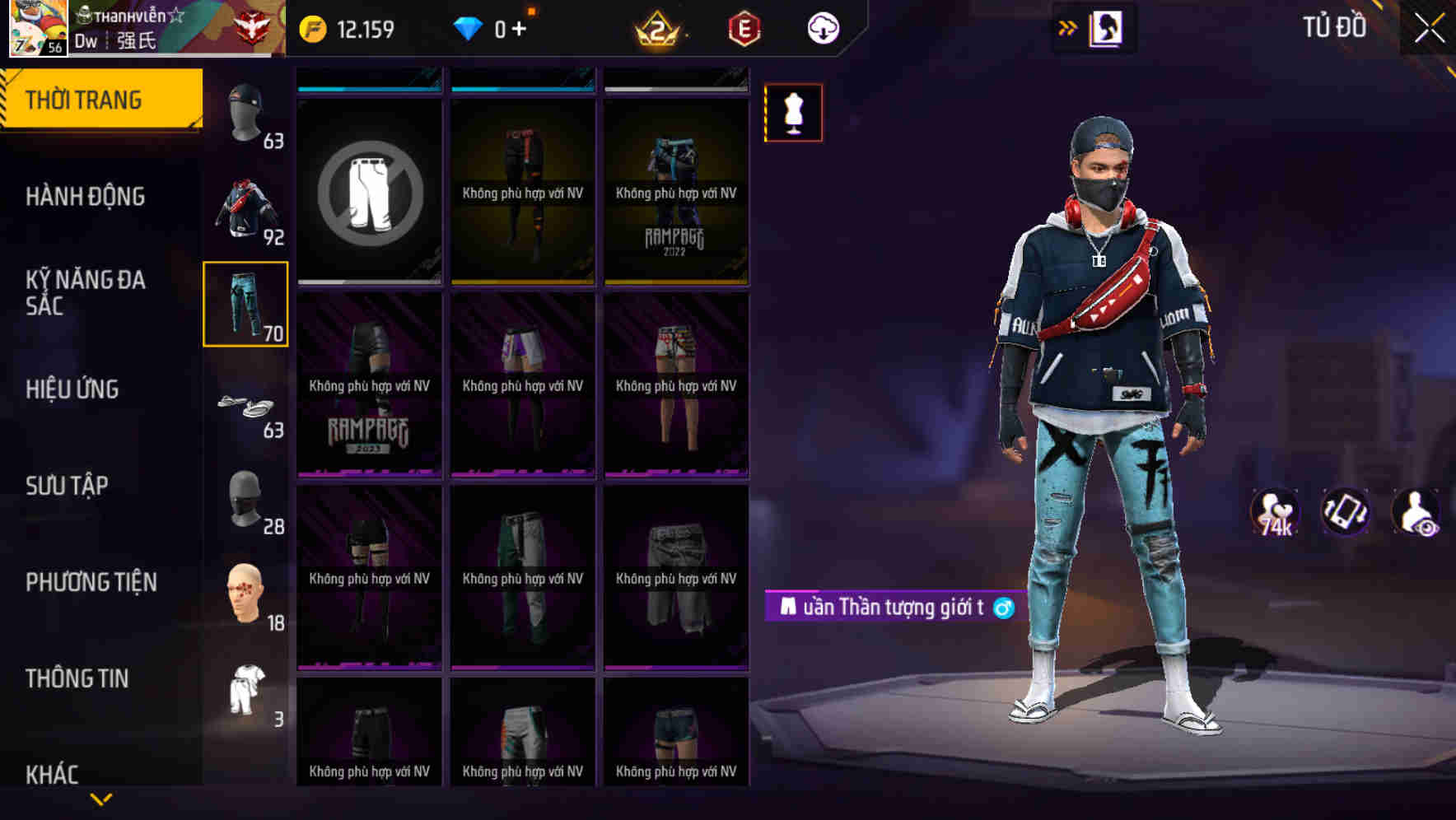1456x820 pixels.
Task: Click the TỦ ĐỒ label
Action: coord(1334,27)
